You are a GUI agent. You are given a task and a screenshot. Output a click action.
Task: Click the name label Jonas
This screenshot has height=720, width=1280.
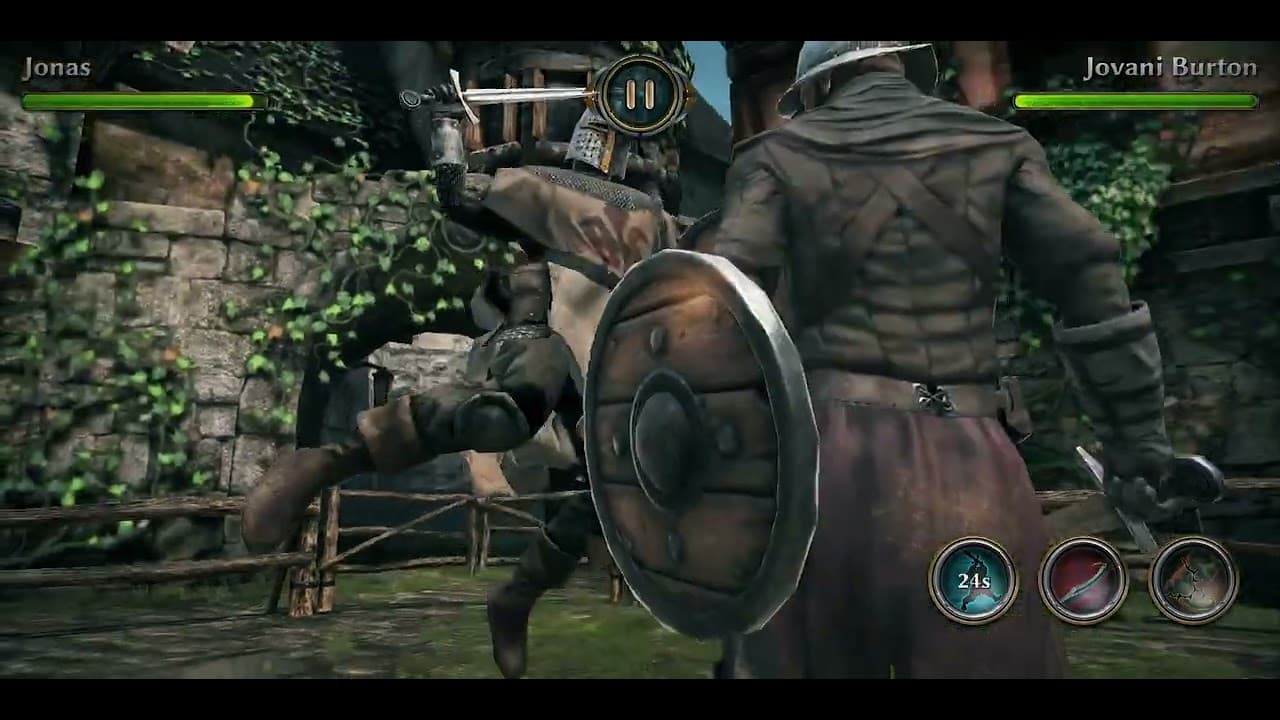57,68
